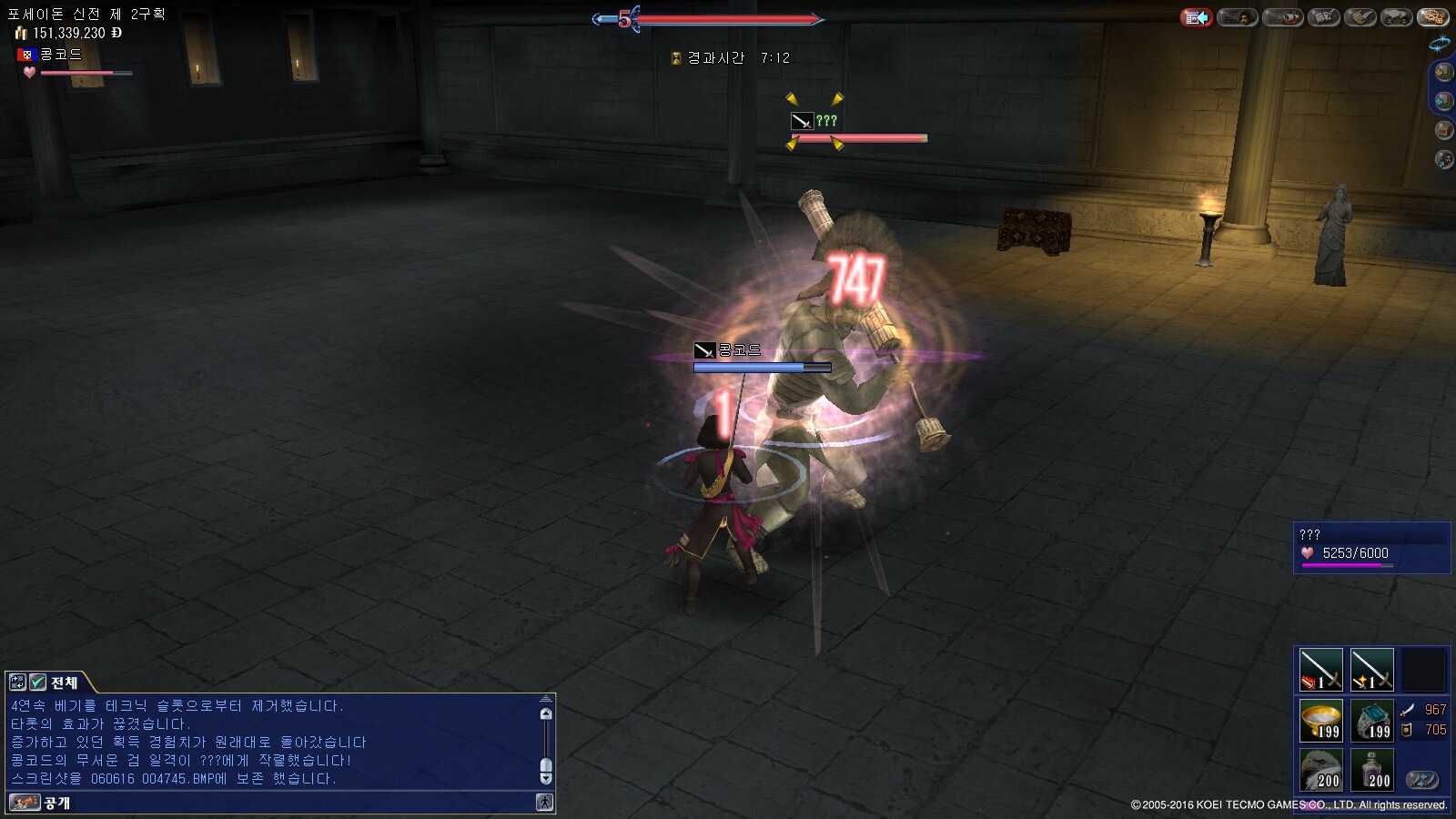Screen dimensions: 1456x819
Task: Use the golden bowl item slot
Action: click(x=1320, y=720)
